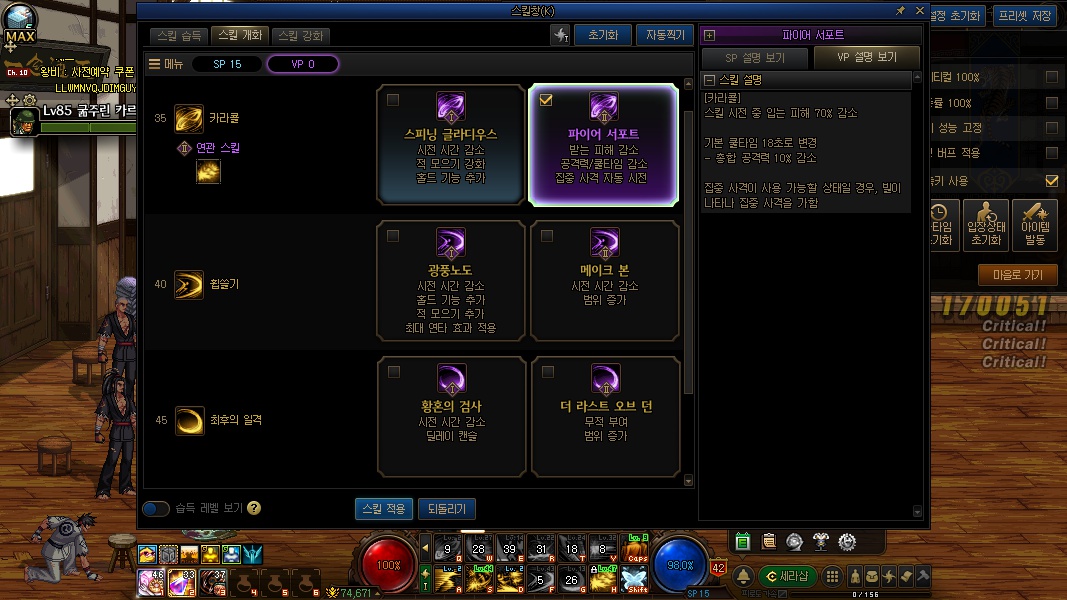1067x600 pixels.
Task: Click the 초기화 reset button
Action: coord(602,35)
